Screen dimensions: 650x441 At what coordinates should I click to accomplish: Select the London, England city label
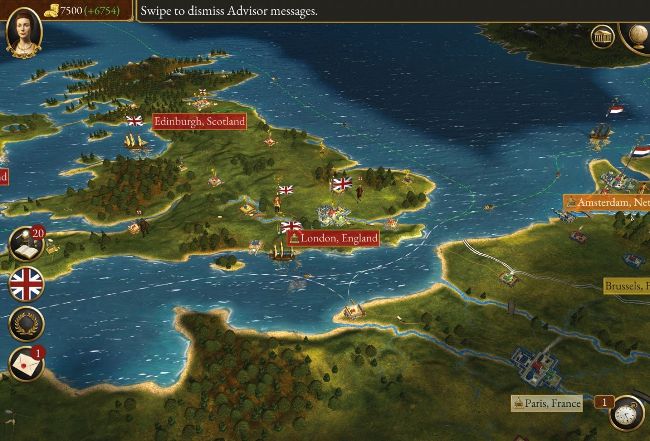pyautogui.click(x=334, y=238)
